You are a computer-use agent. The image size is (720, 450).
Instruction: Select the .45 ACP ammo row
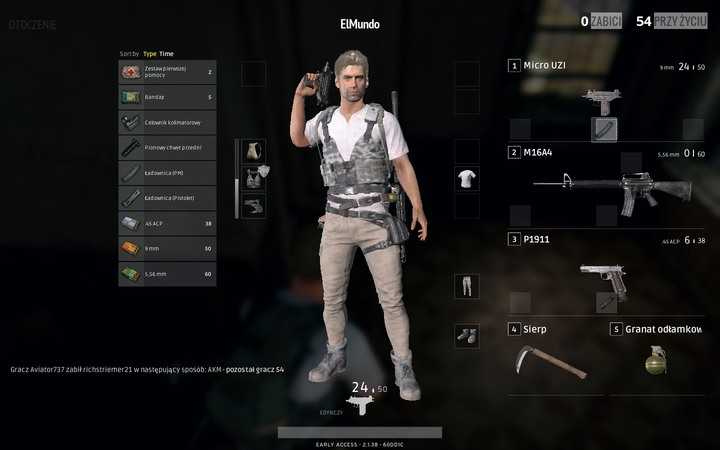[167, 223]
